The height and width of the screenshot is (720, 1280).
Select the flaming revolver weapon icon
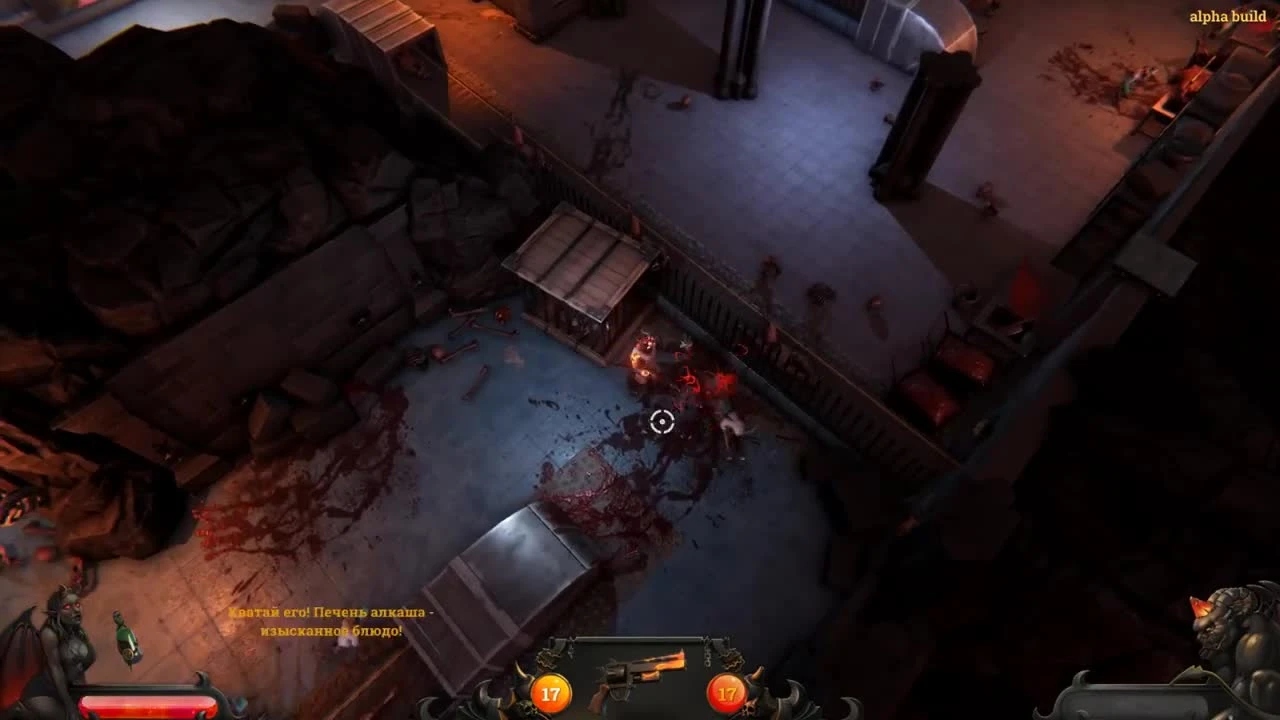pyautogui.click(x=640, y=672)
